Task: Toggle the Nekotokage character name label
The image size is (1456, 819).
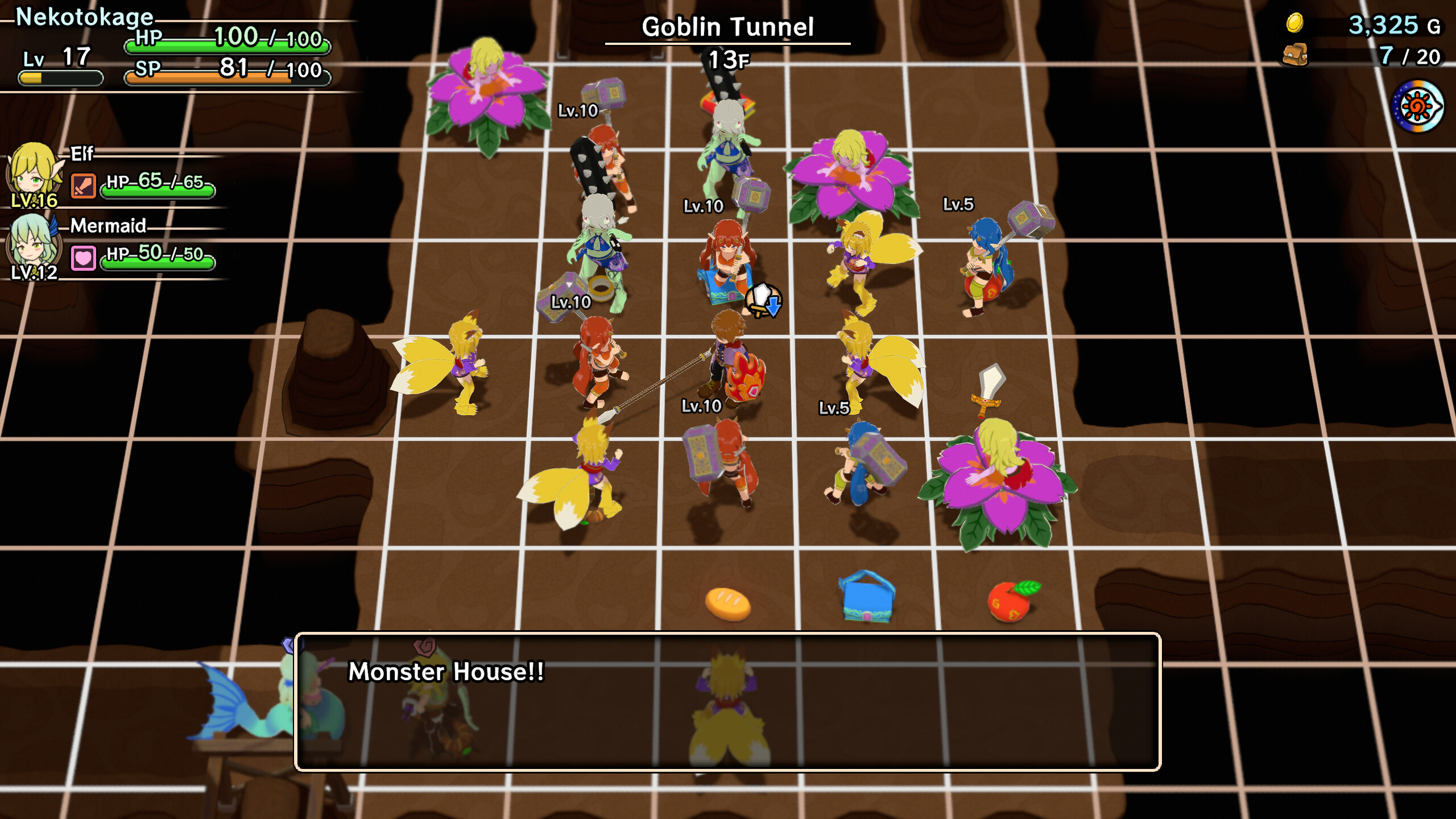Action: click(84, 17)
